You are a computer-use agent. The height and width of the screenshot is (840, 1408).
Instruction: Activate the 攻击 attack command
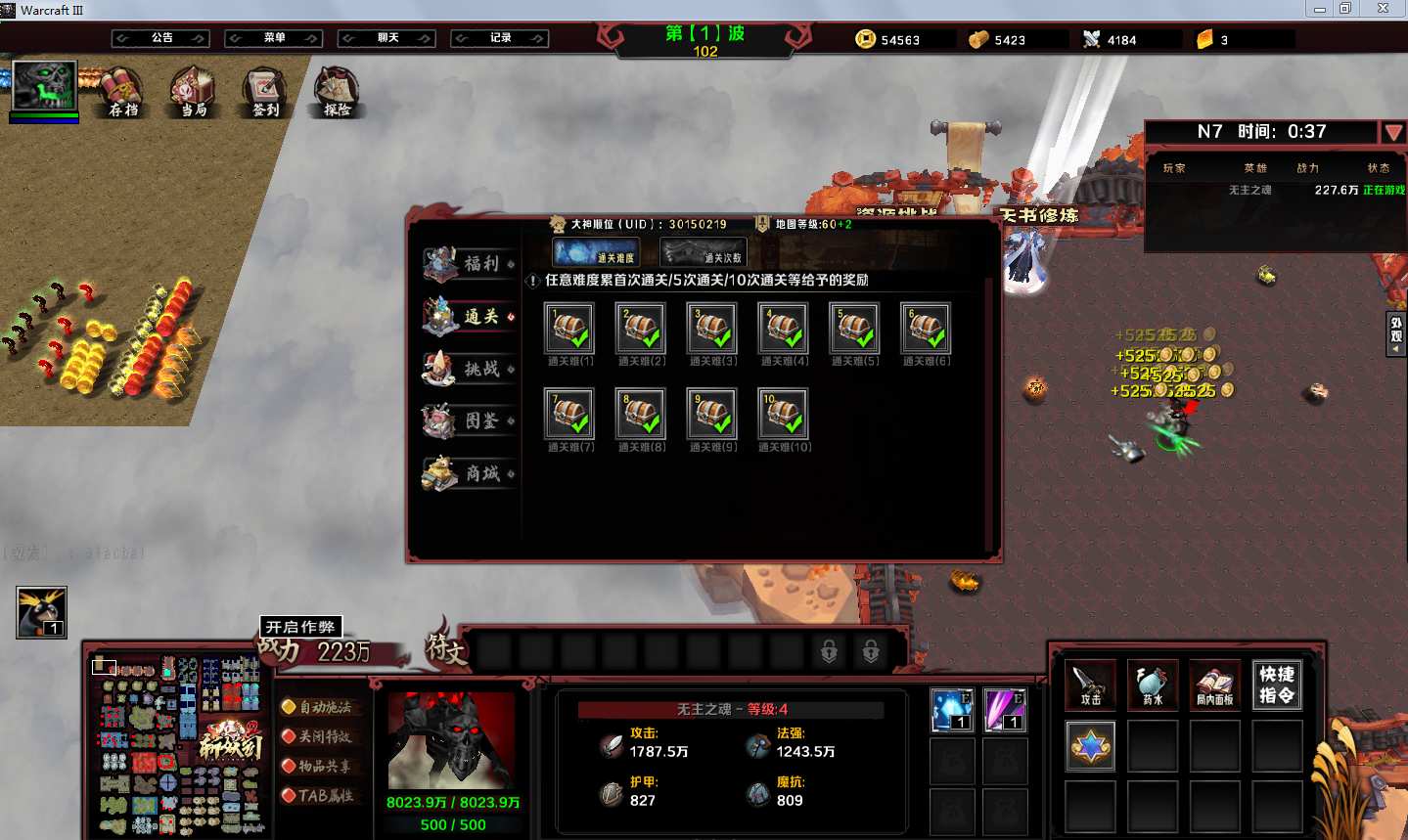(1090, 684)
